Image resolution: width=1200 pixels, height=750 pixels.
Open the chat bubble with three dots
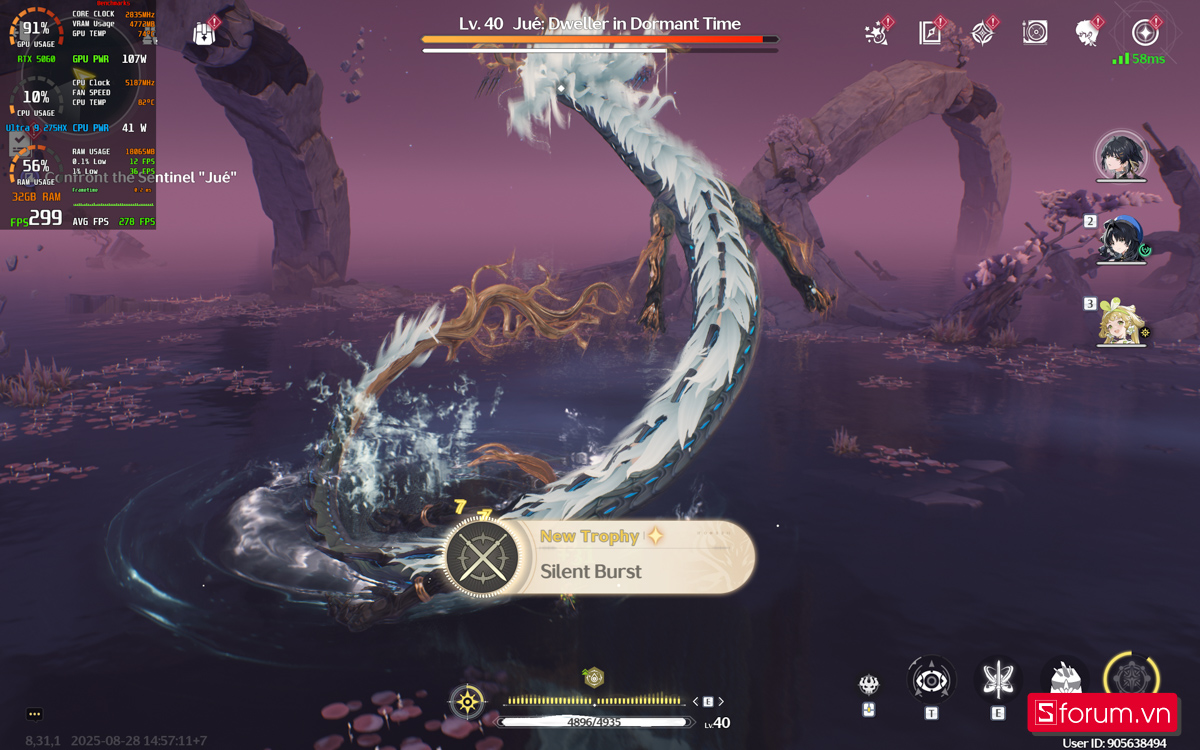coord(35,714)
